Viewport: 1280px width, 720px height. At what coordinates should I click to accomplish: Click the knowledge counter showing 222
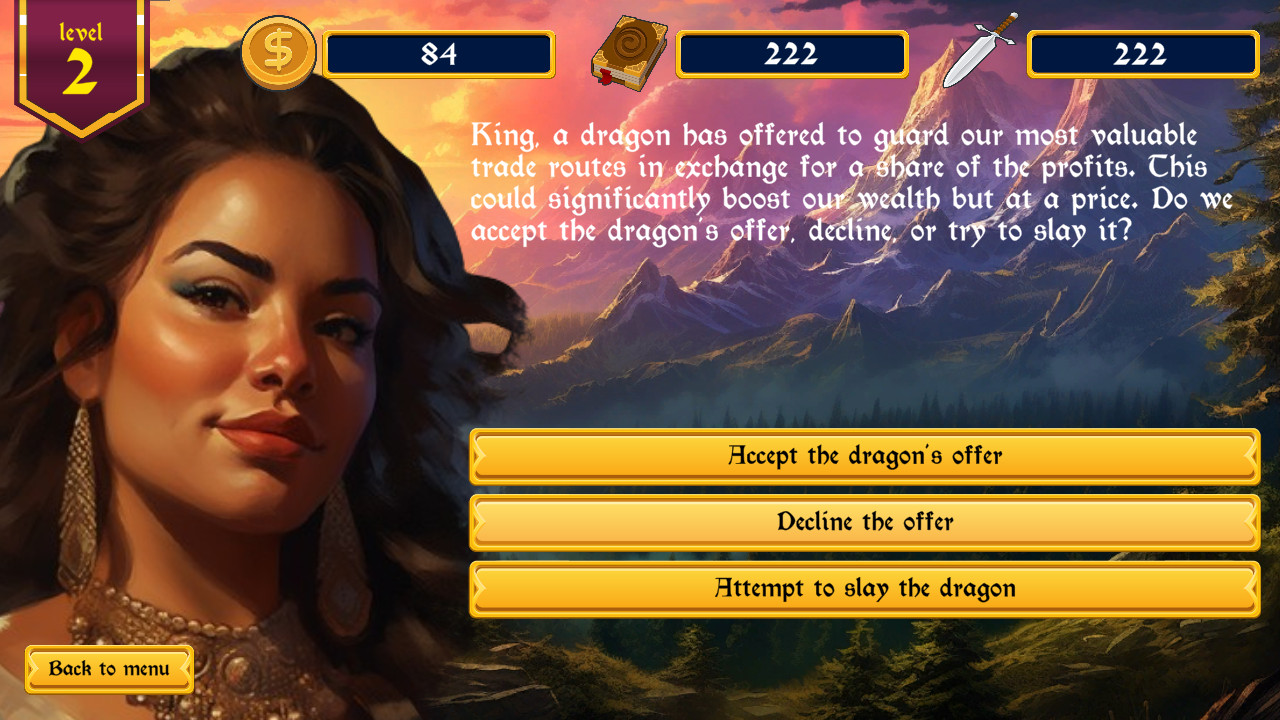(x=793, y=55)
